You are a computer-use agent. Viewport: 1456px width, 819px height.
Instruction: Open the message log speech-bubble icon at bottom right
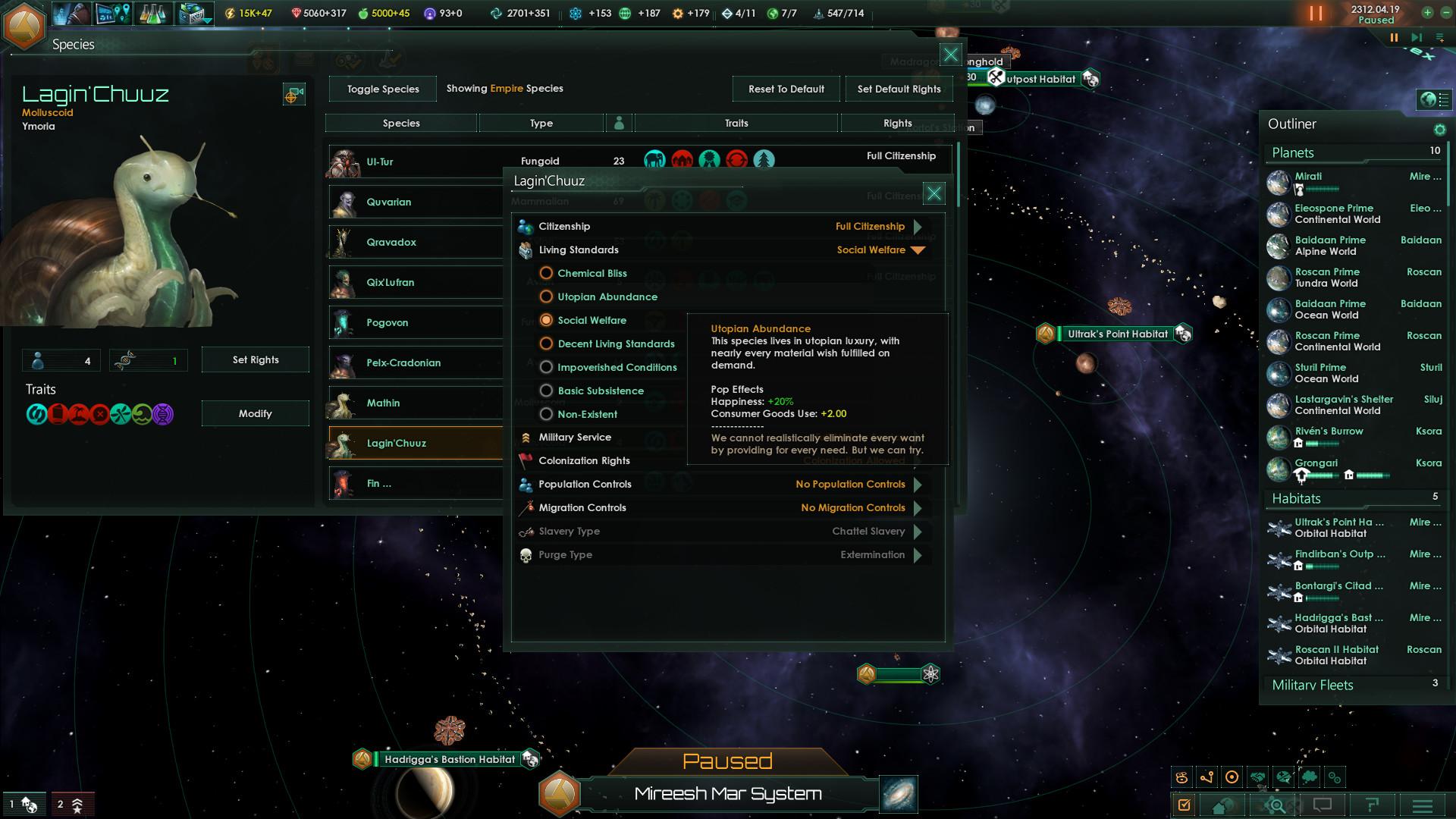tap(1323, 805)
